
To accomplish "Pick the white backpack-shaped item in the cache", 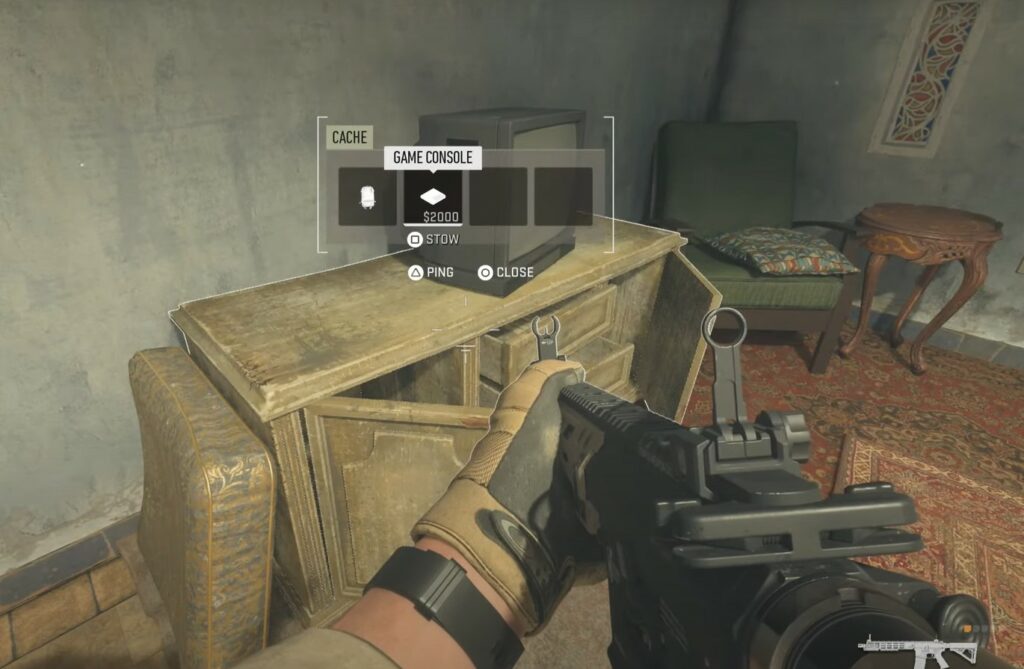I will click(367, 196).
